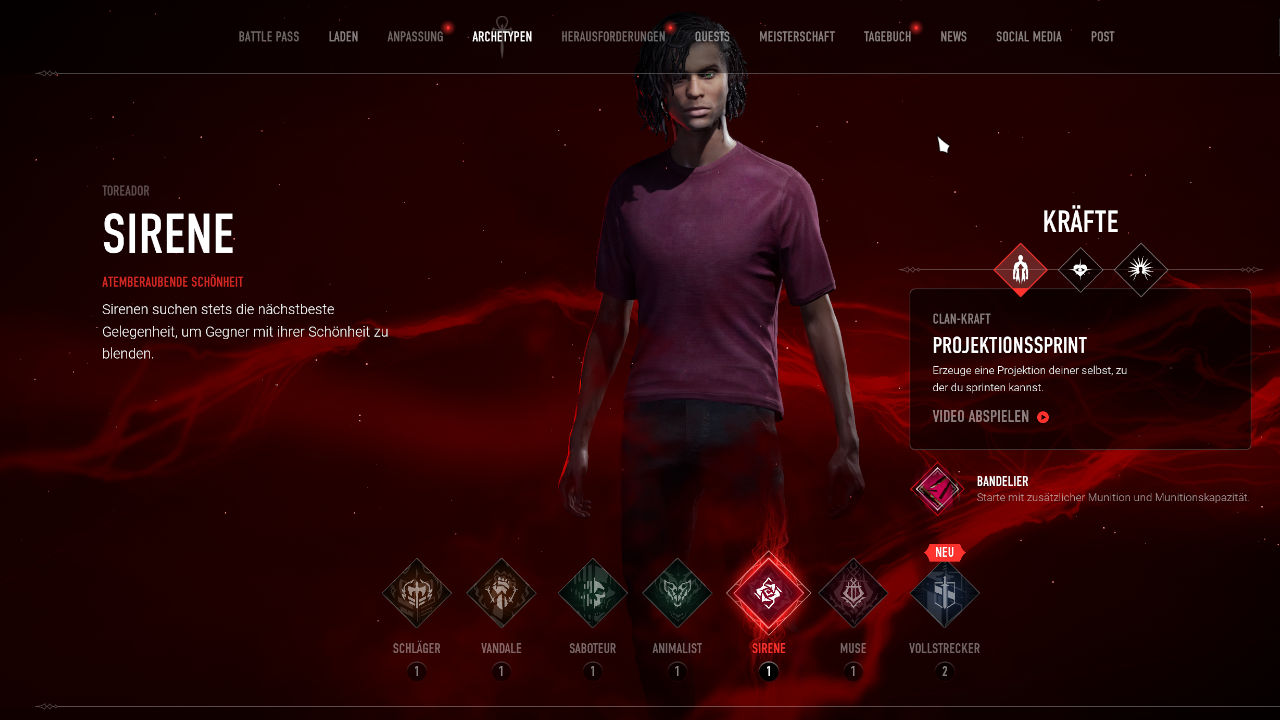Open the Social Media tab
The width and height of the screenshot is (1280, 720).
[x=1028, y=37]
